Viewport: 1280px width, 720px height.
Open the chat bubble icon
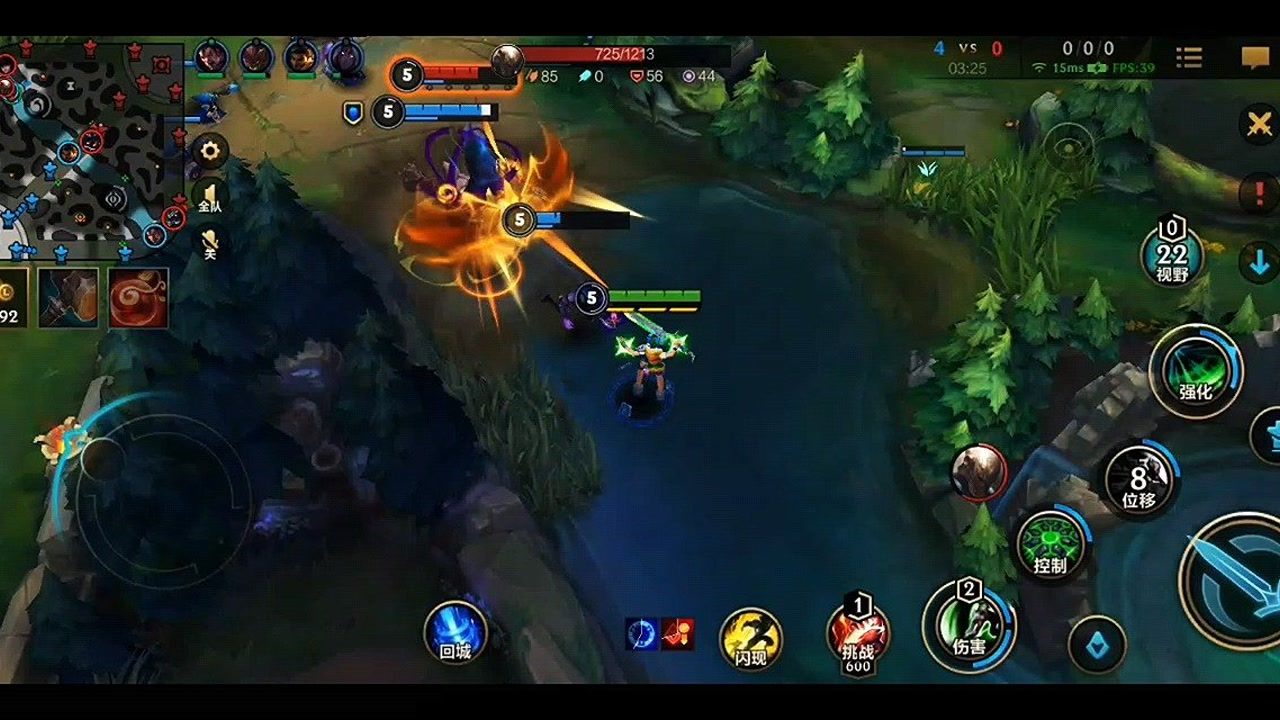pos(1255,58)
